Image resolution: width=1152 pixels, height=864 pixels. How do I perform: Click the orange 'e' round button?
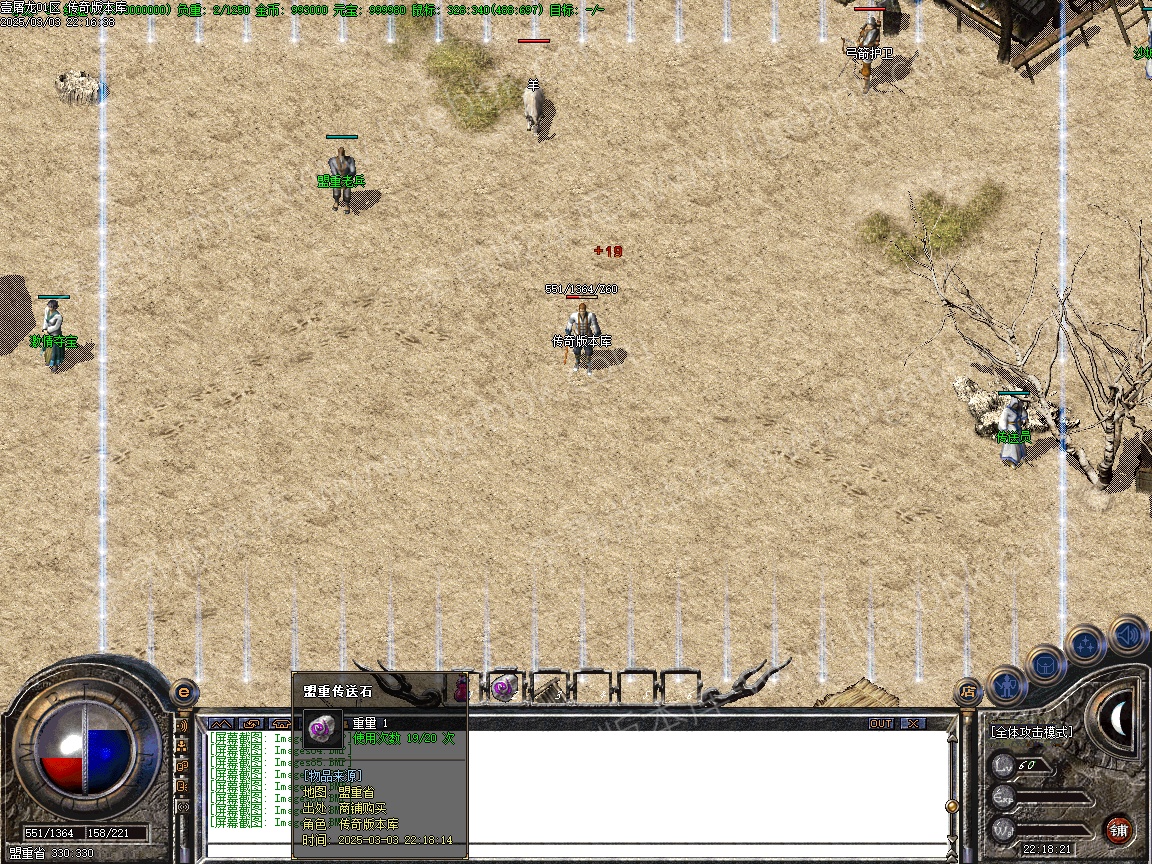(183, 692)
